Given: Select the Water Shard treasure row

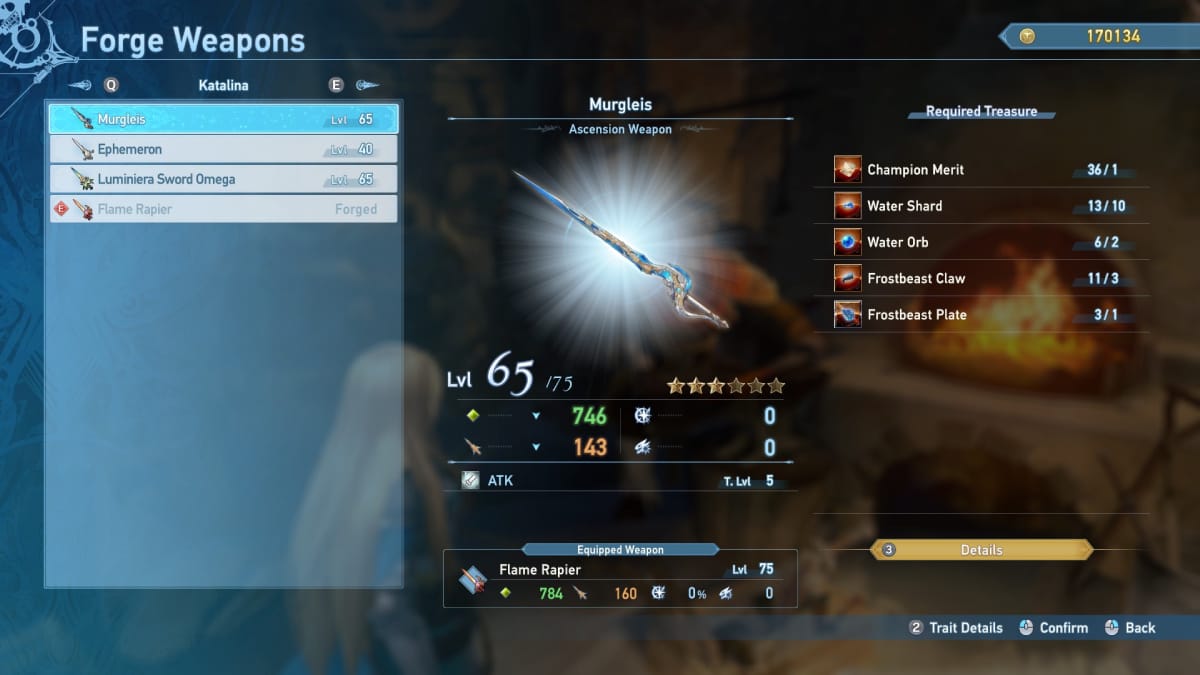Looking at the screenshot, I should pyautogui.click(x=990, y=206).
